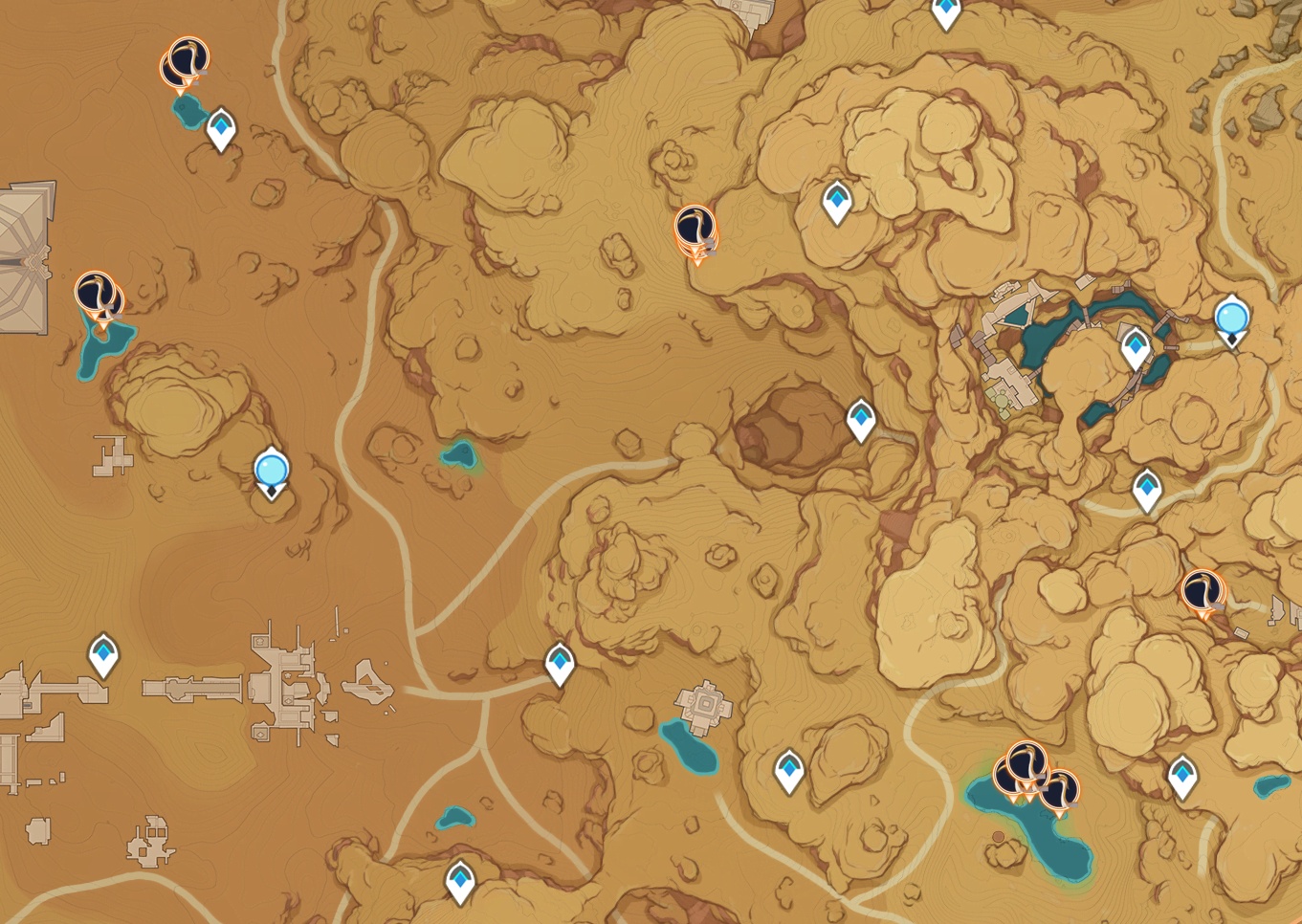Click the blue orb marker beside the oasis village
Viewport: 1302px width, 924px height.
[x=1231, y=318]
